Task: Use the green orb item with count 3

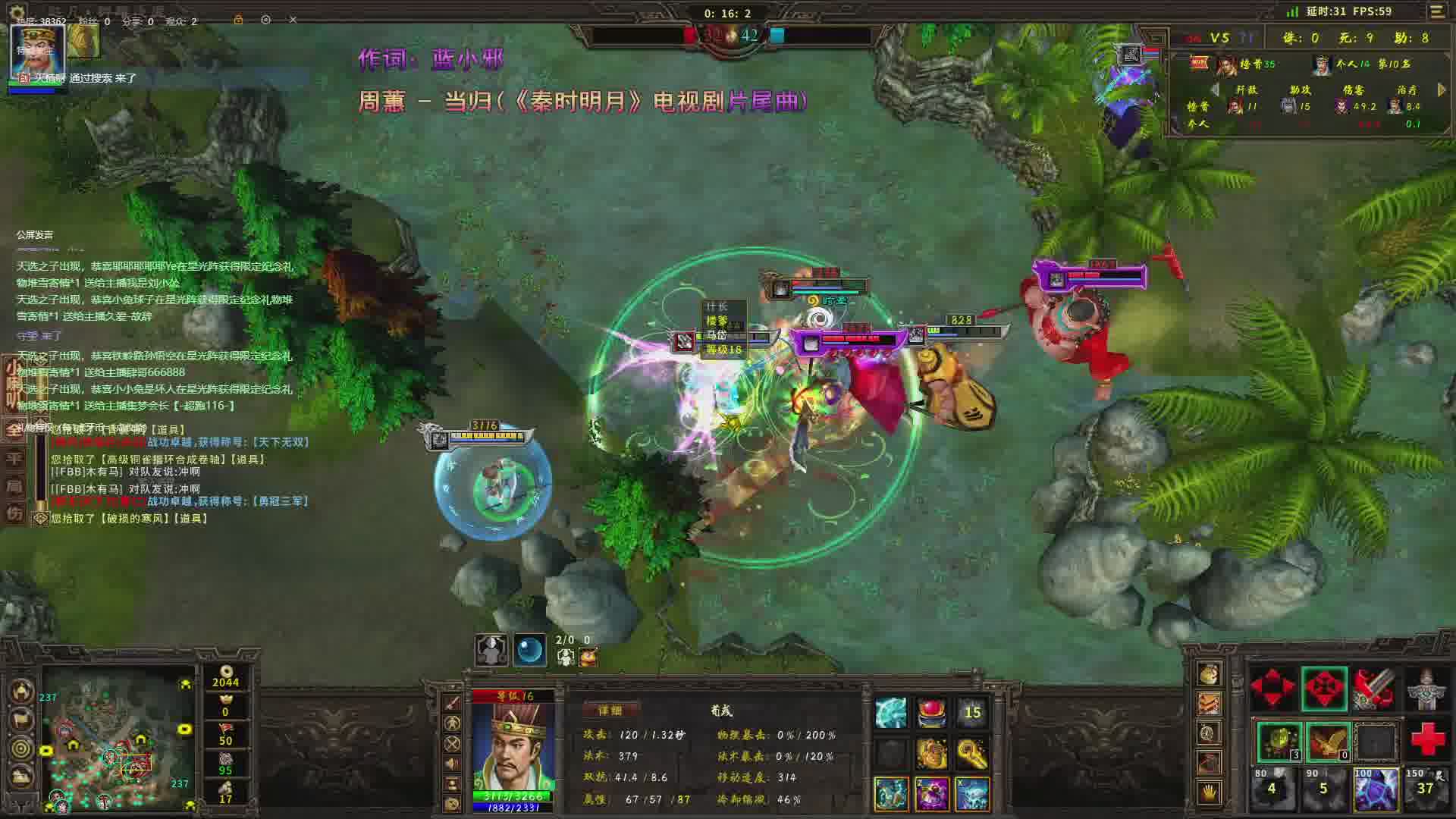Action: [x=1279, y=741]
